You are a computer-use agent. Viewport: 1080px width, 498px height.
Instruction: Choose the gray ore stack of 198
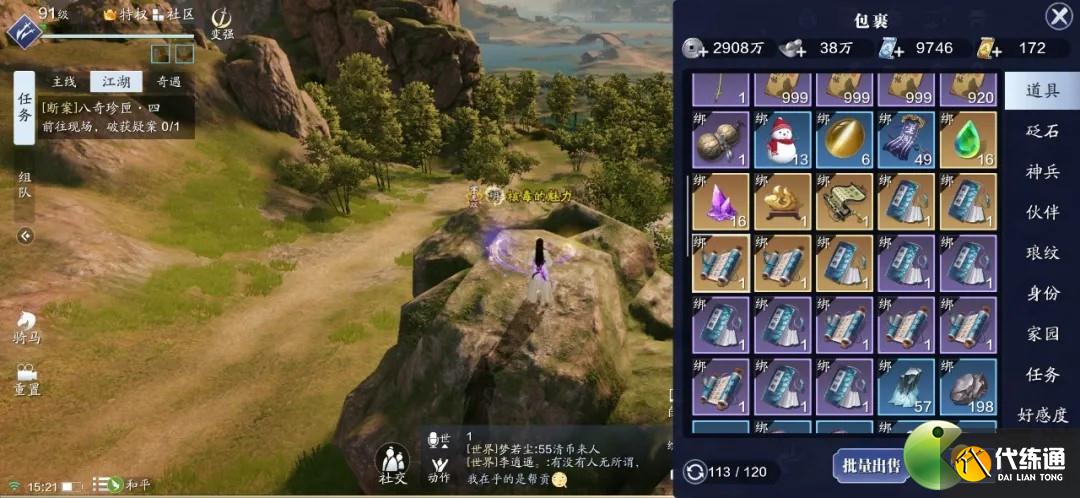pos(968,388)
